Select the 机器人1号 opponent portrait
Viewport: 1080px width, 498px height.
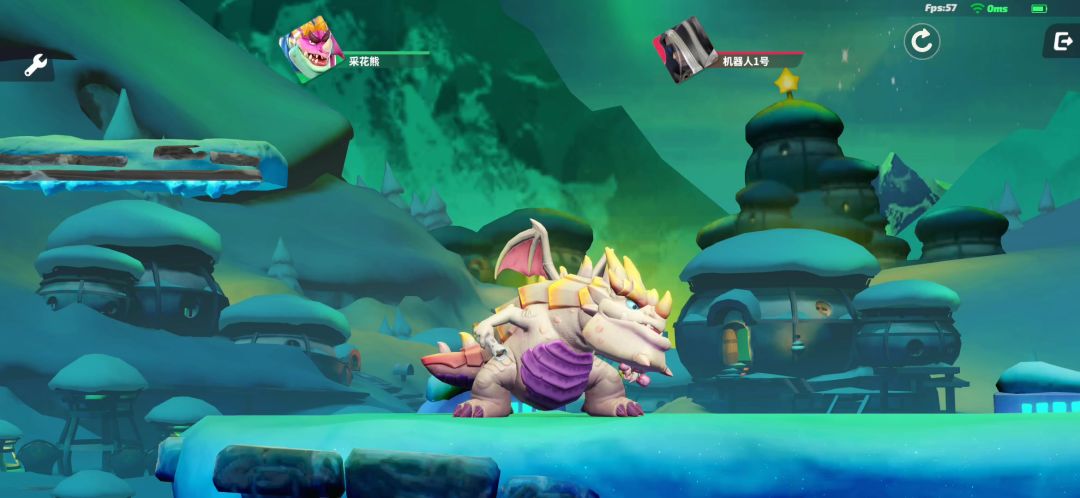tap(685, 50)
